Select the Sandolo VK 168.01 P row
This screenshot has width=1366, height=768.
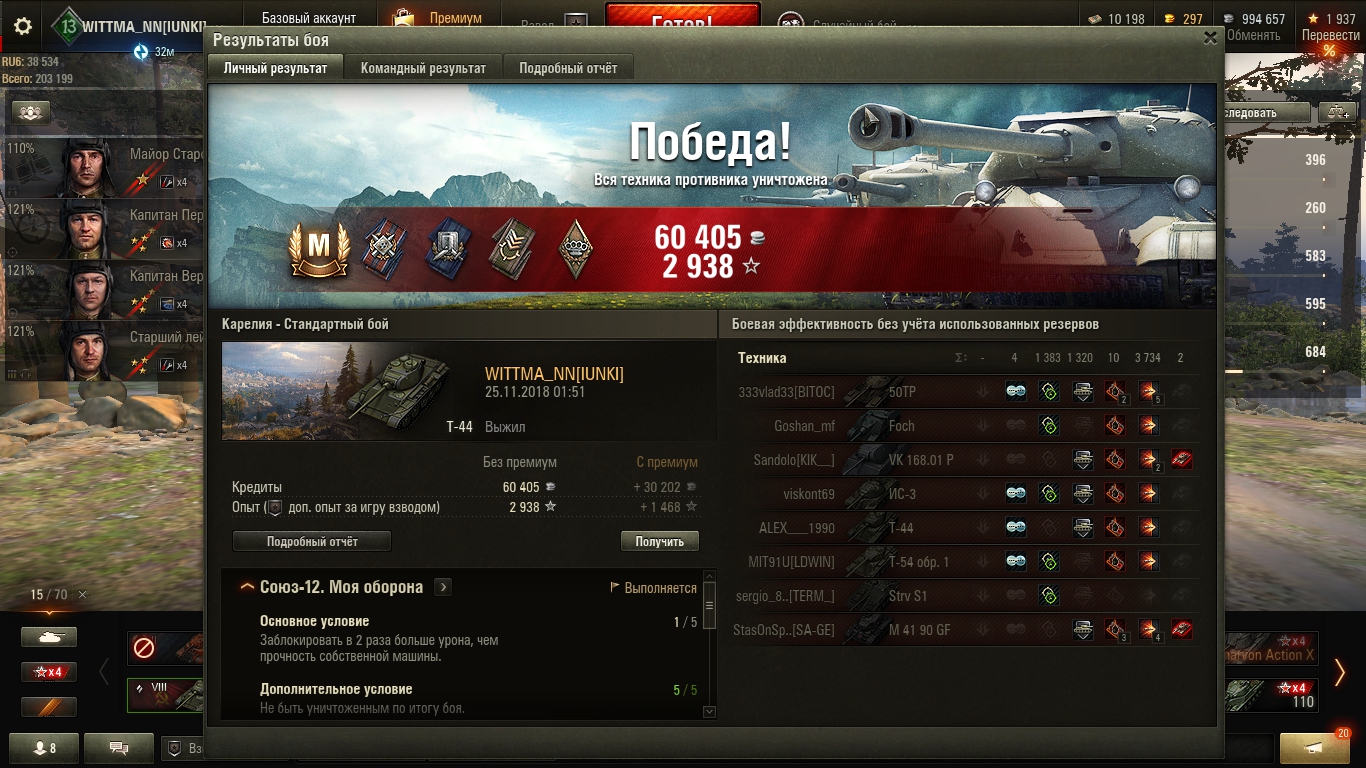[x=965, y=460]
